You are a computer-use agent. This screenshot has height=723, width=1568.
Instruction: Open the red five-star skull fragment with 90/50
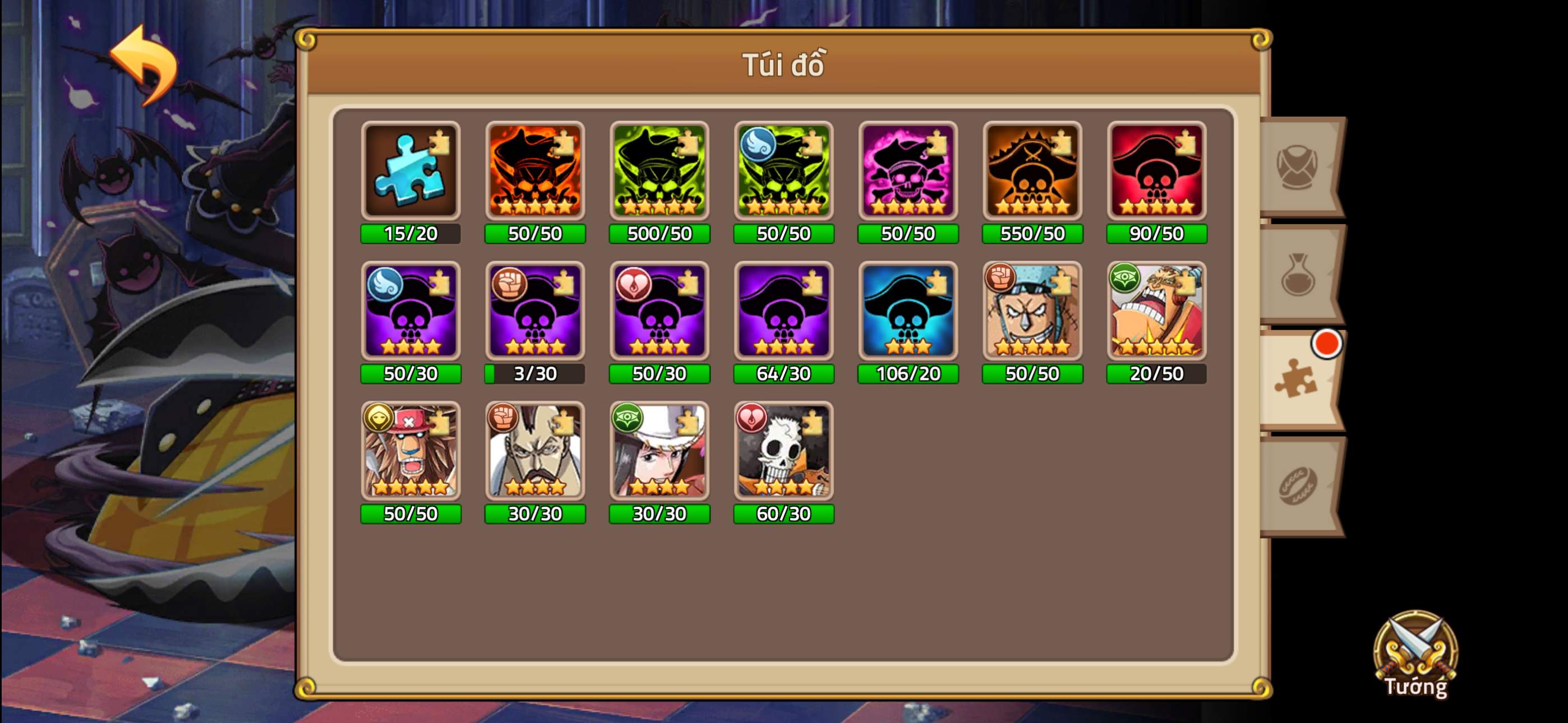coord(1156,172)
